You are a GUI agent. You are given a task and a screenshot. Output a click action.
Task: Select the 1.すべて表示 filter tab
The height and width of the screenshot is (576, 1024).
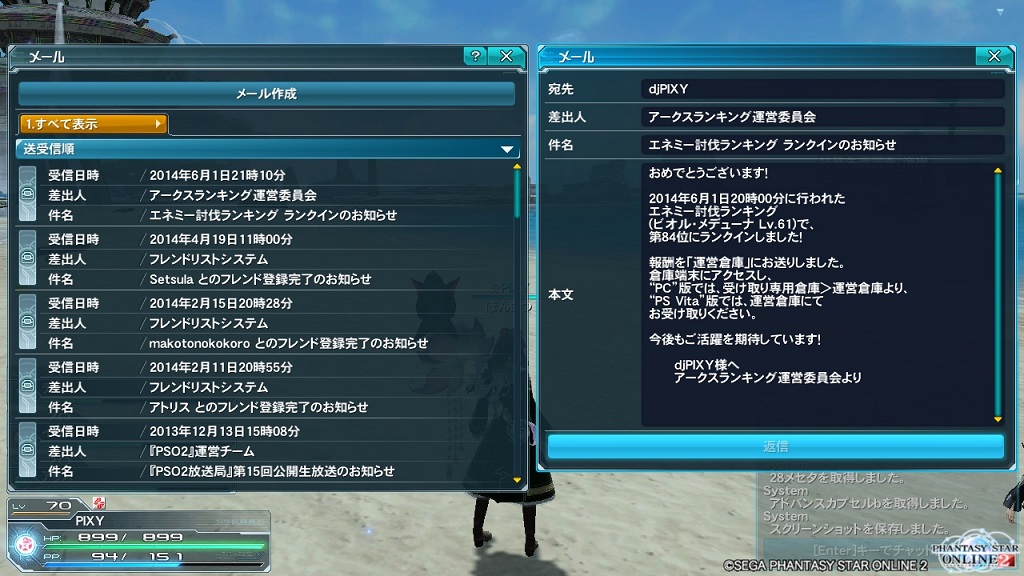point(93,124)
